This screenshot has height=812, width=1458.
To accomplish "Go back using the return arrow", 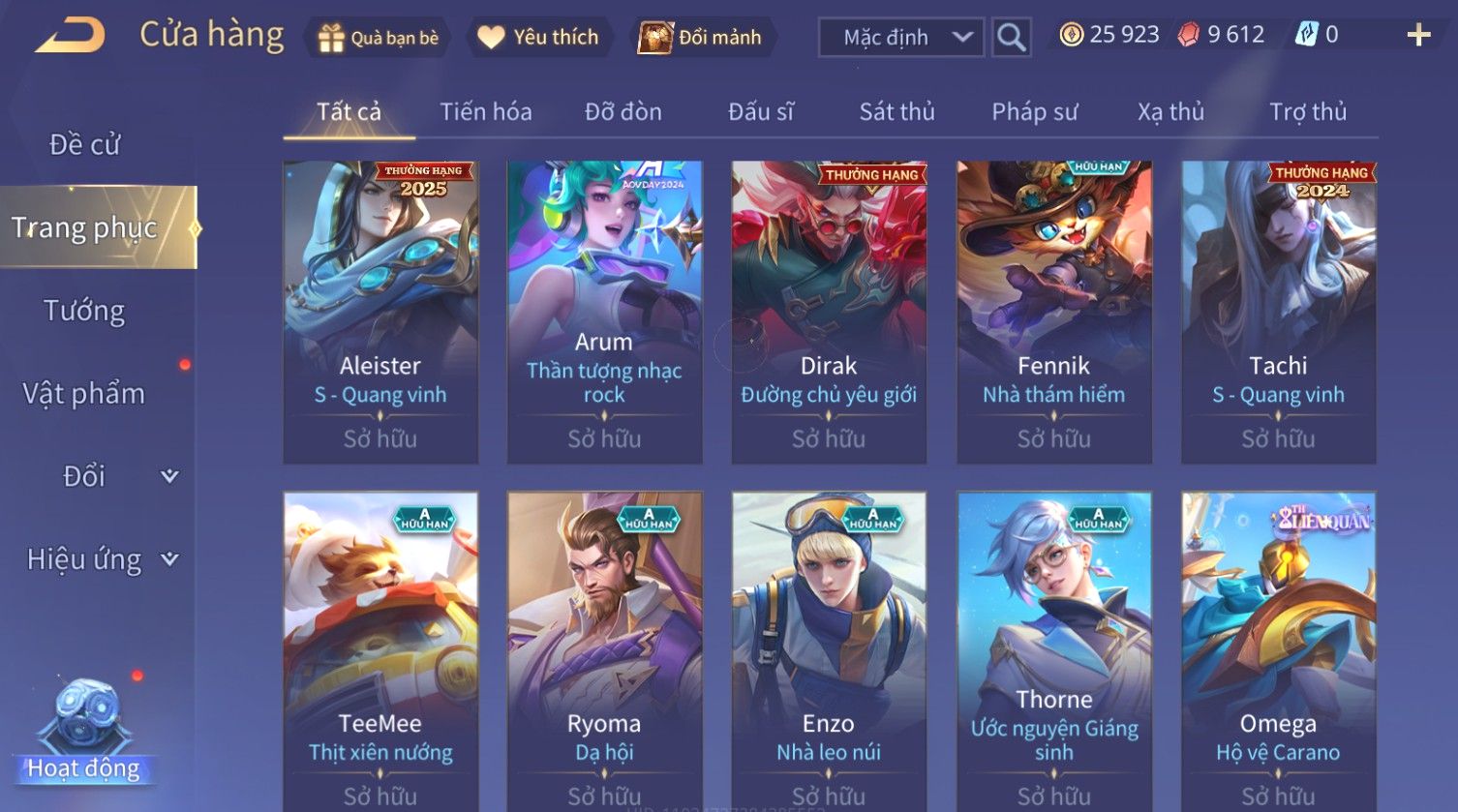I will (x=71, y=37).
